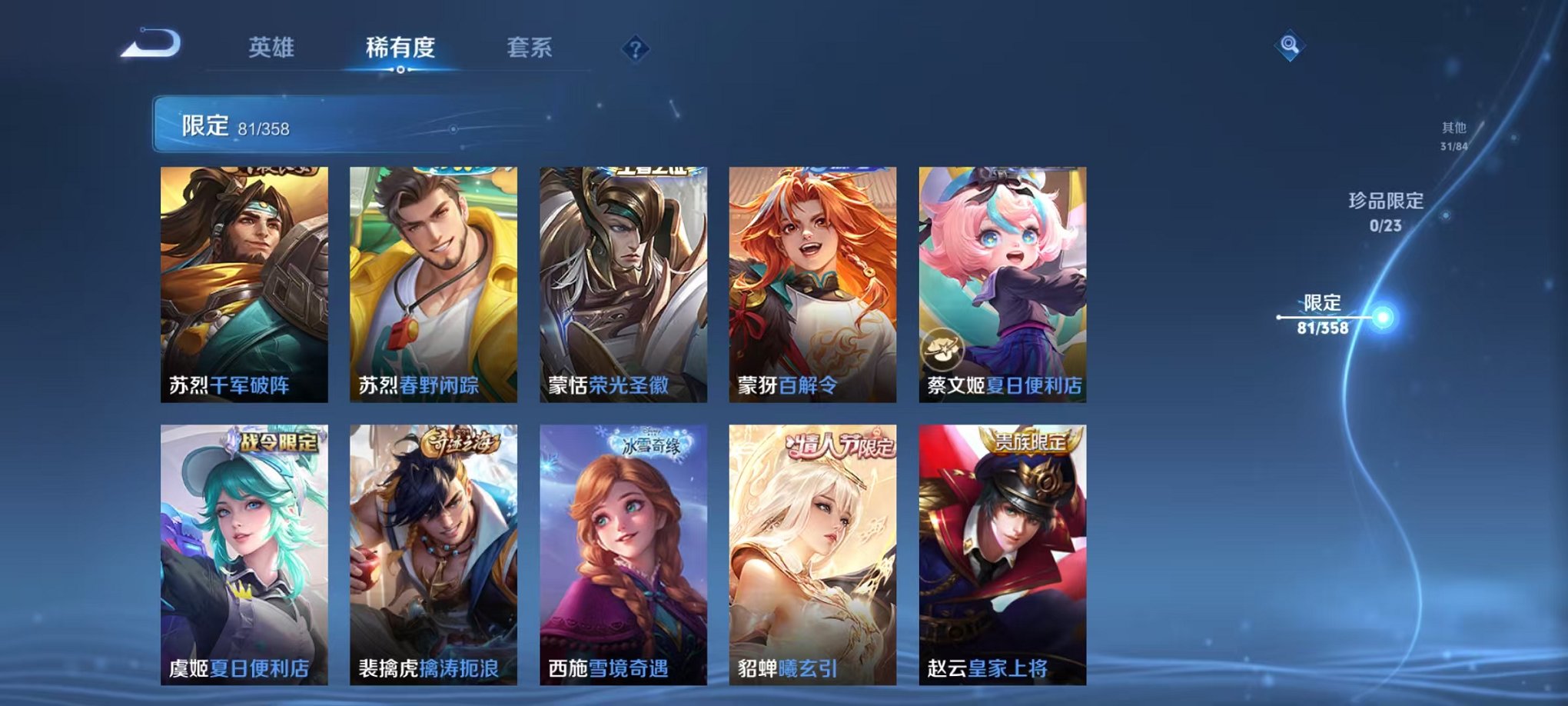Select the 稀有度 tab
Image resolution: width=1568 pixels, height=706 pixels.
point(400,48)
